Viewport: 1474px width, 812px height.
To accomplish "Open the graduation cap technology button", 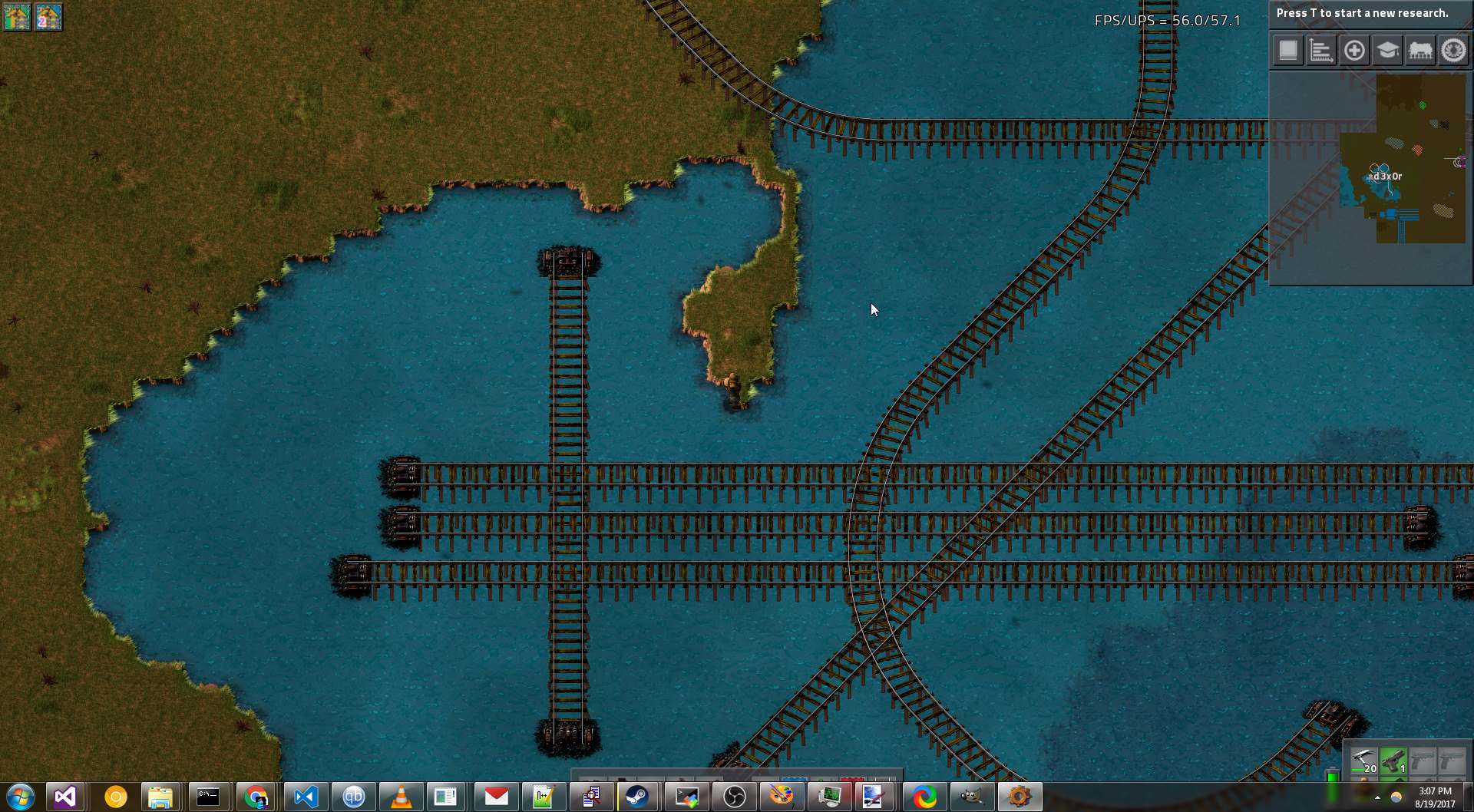I will point(1387,51).
